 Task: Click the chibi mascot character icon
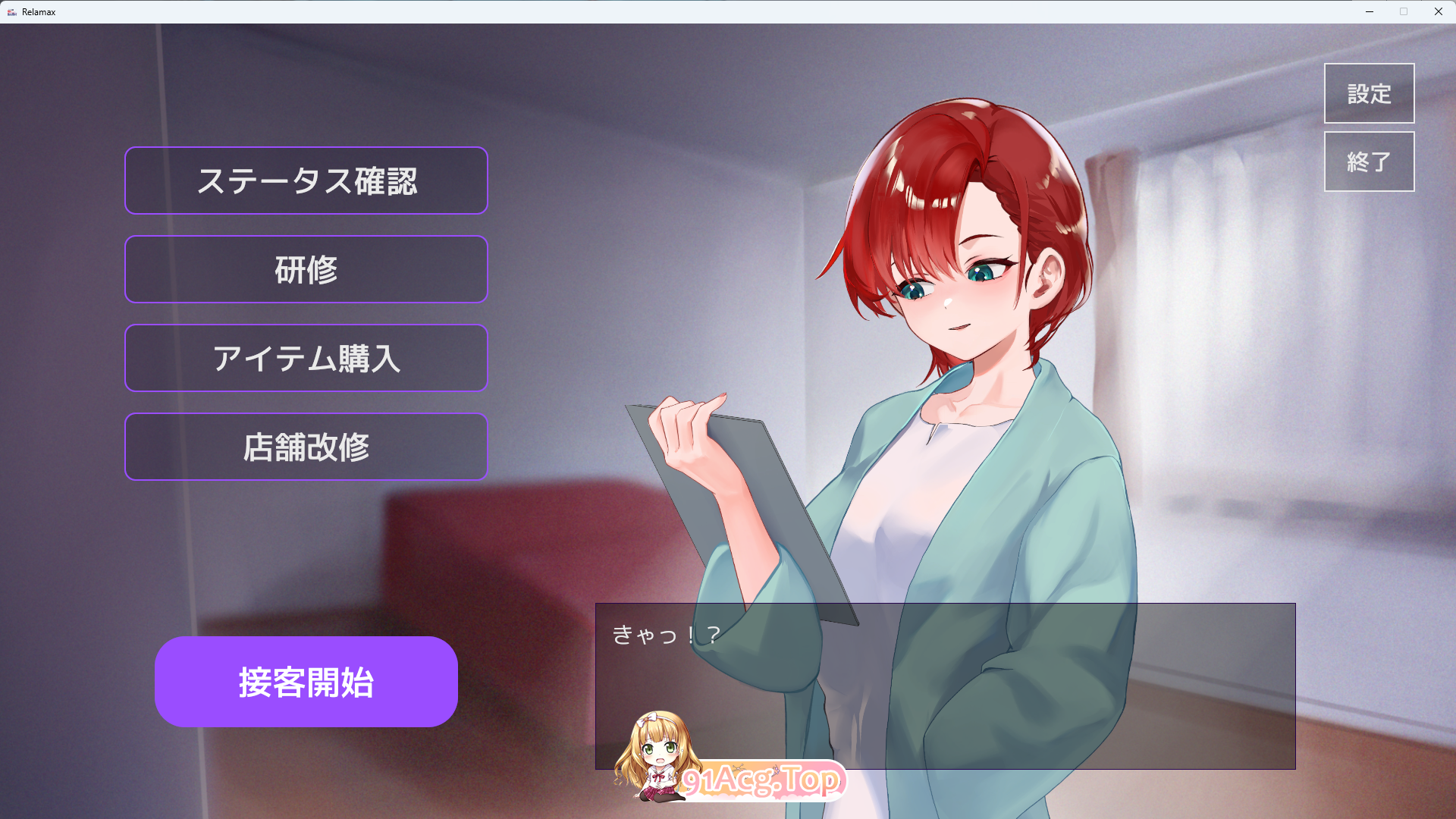(658, 747)
